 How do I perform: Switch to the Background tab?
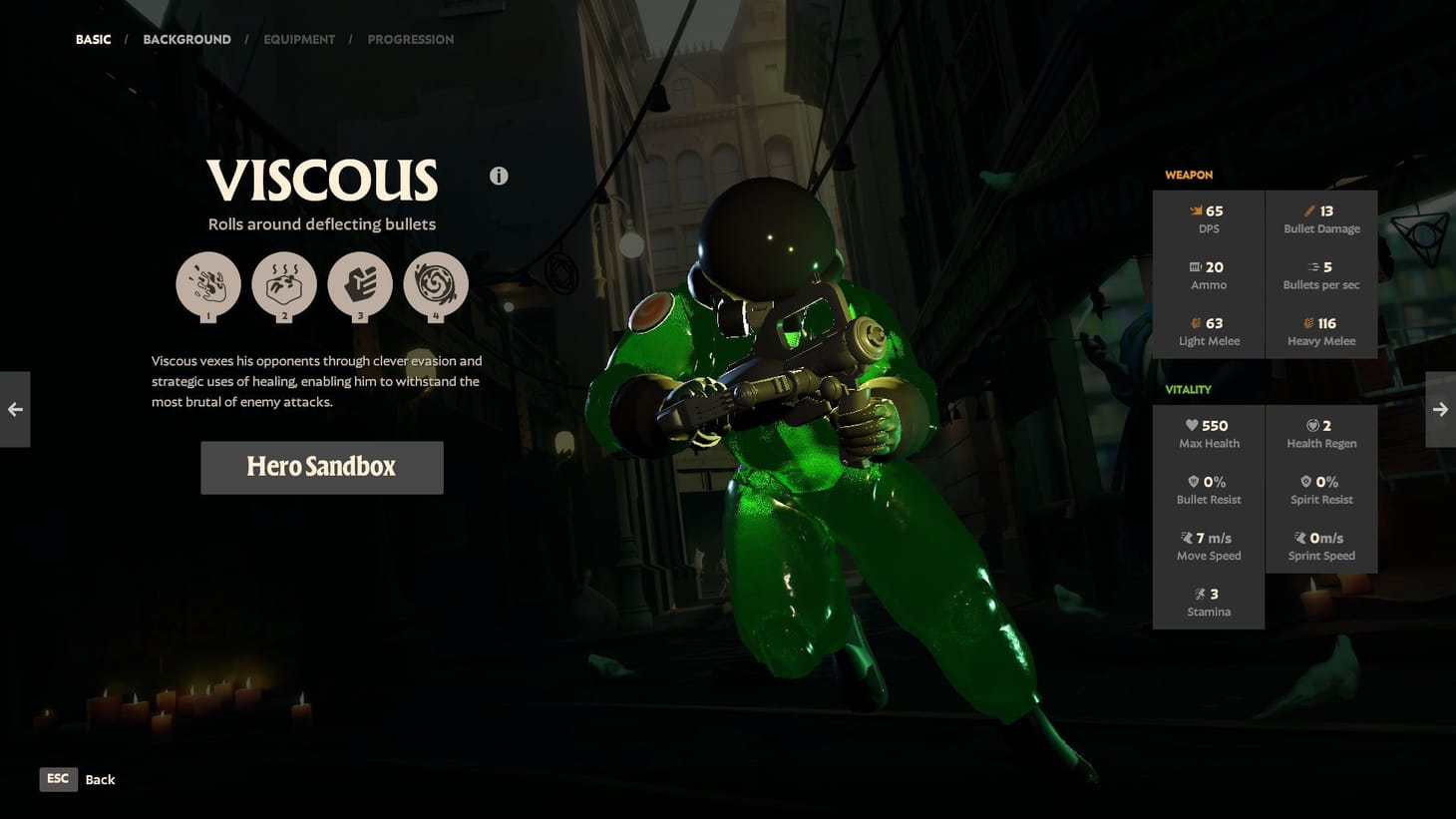point(186,39)
